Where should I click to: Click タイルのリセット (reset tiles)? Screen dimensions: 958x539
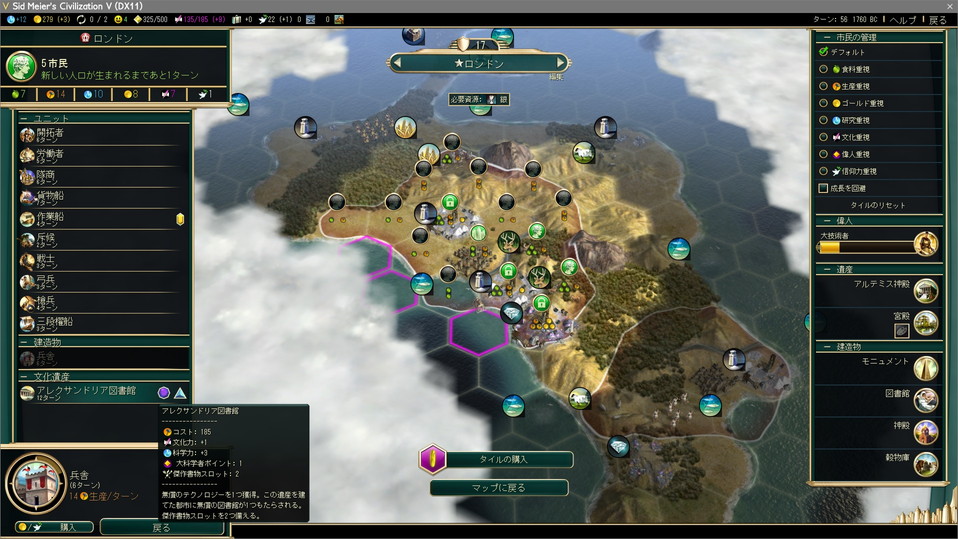coord(877,205)
